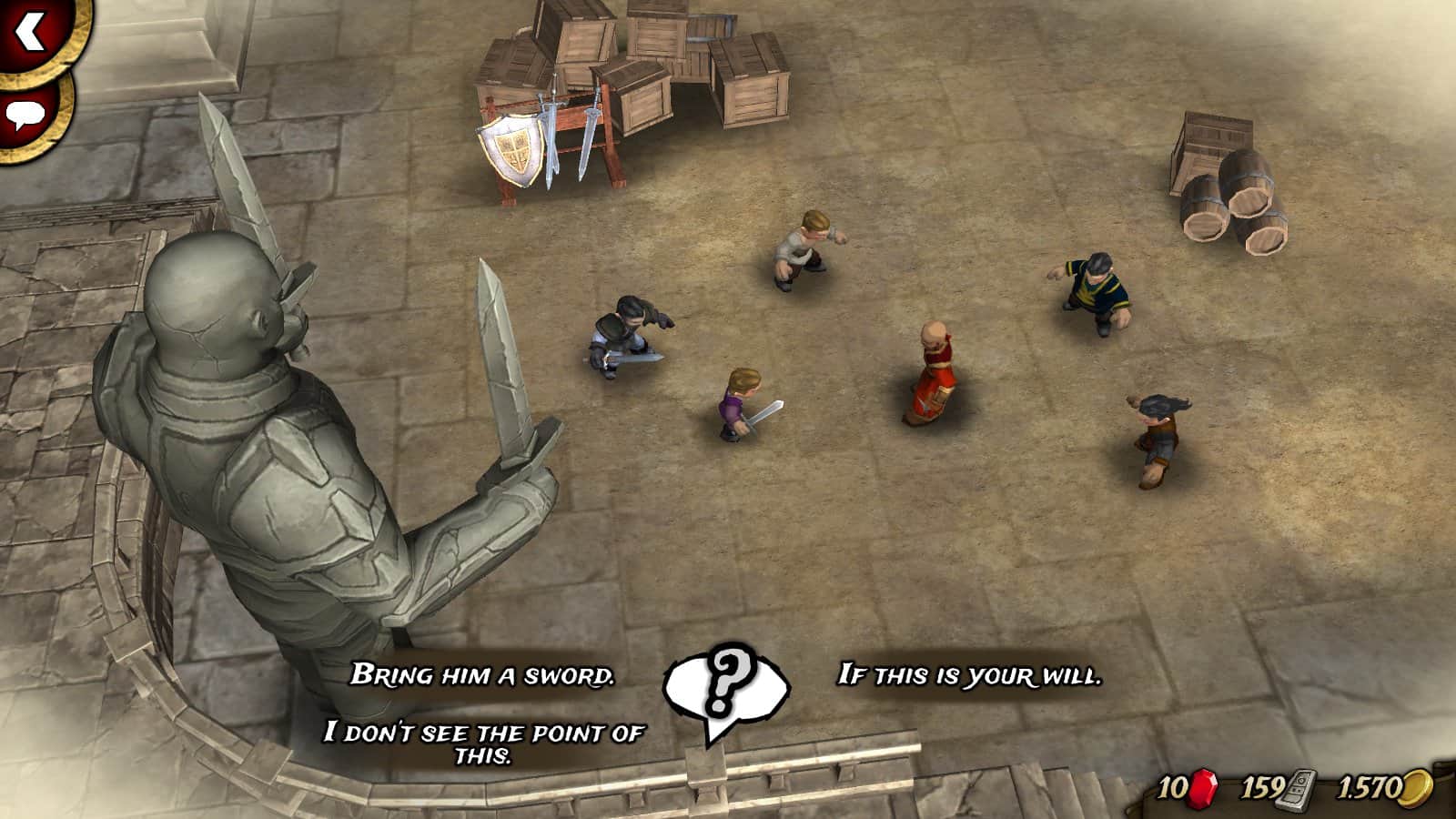Choose "Bring him a sword." reply
Viewport: 1456px width, 819px height.
tap(482, 675)
